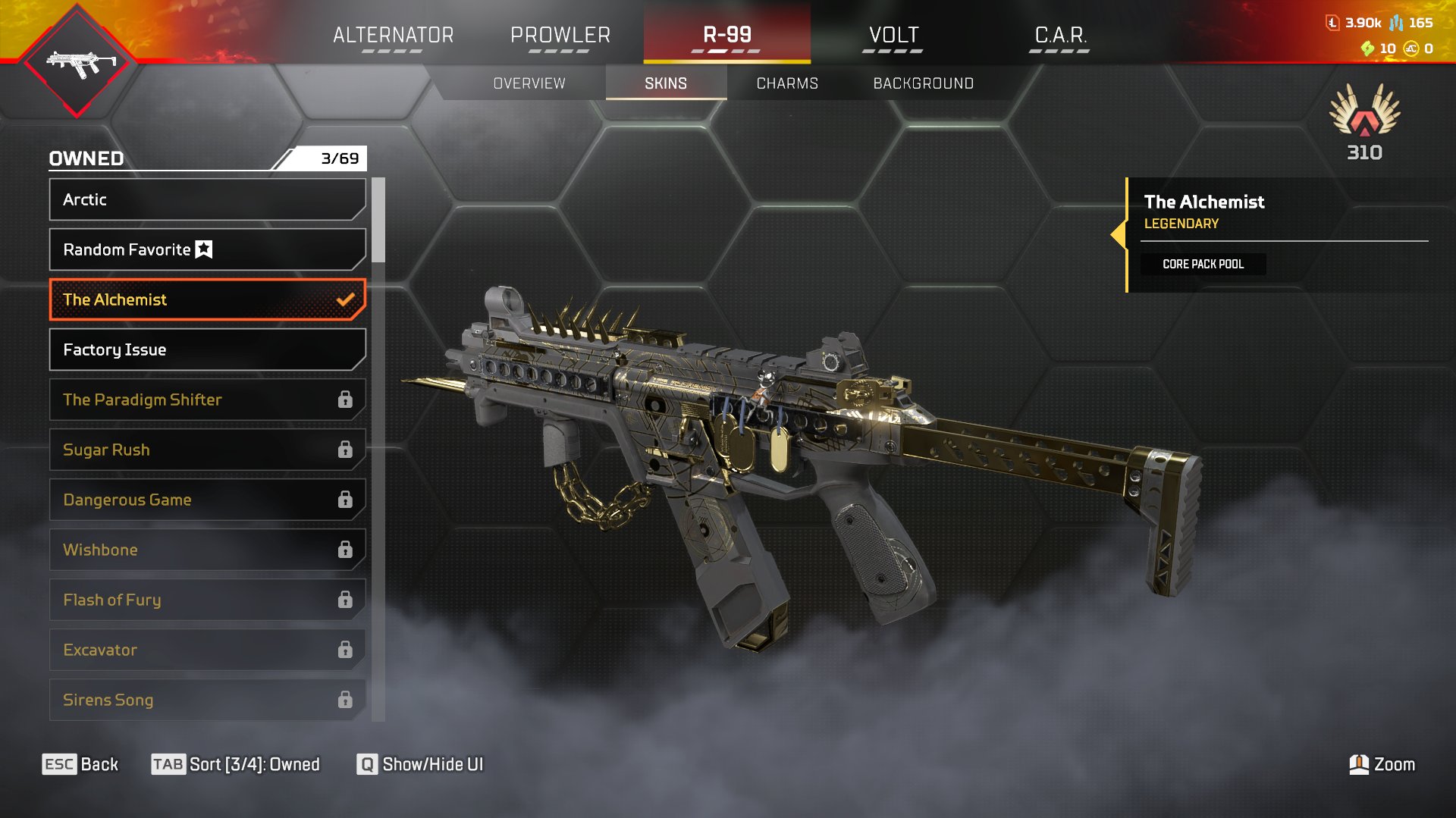This screenshot has width=1456, height=818.
Task: Choose the Arctic skin
Action: 207,199
